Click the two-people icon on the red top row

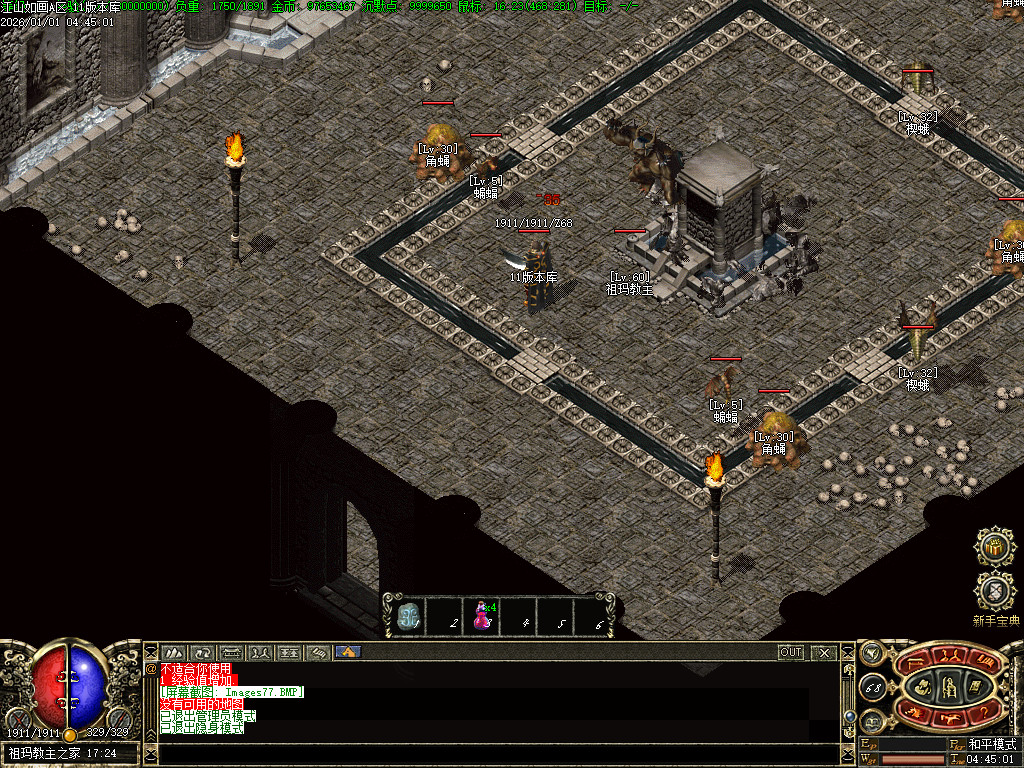tap(949, 656)
